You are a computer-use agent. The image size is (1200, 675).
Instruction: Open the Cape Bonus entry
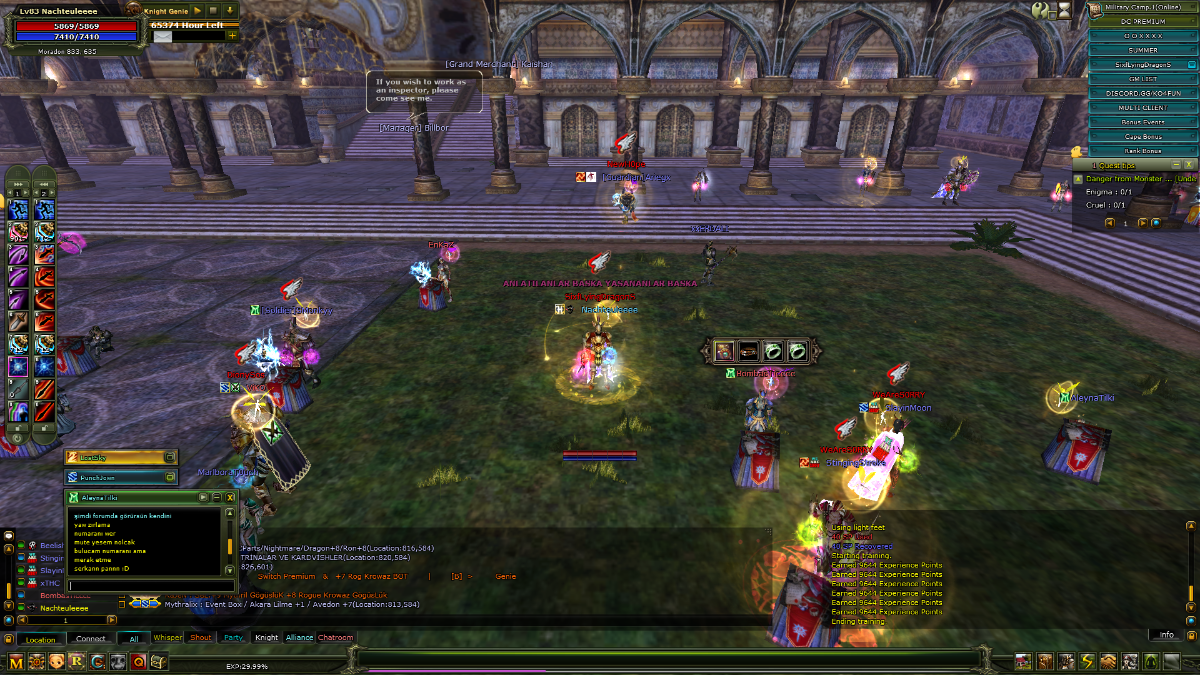tap(1142, 136)
